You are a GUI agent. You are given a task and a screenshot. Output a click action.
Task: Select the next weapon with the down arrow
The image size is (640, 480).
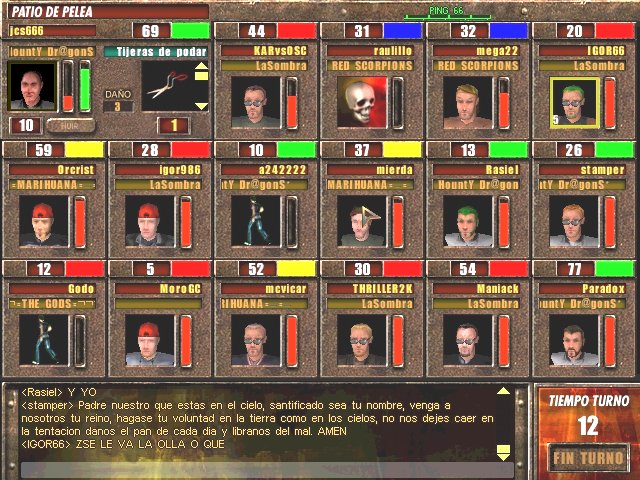point(201,105)
